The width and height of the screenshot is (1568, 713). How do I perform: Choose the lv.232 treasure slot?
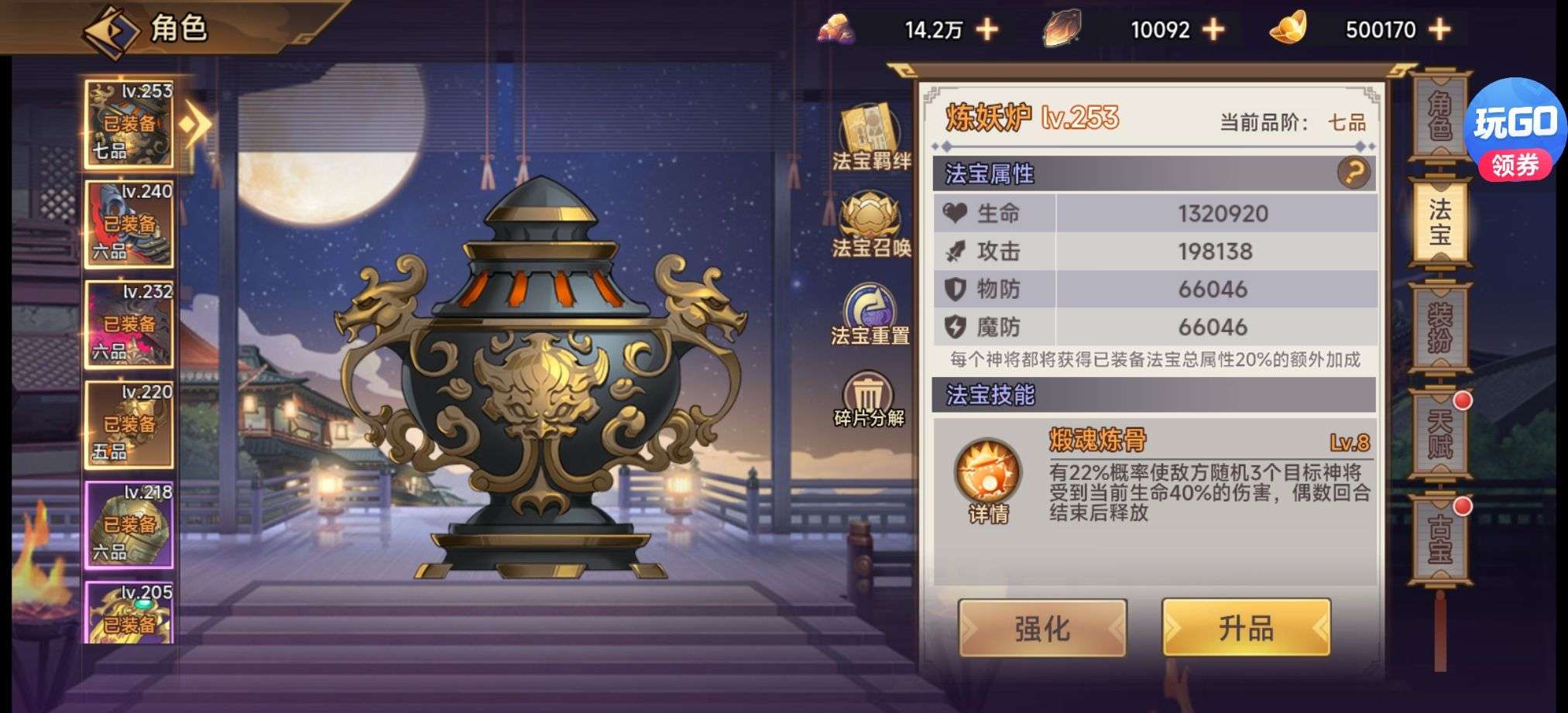click(129, 324)
